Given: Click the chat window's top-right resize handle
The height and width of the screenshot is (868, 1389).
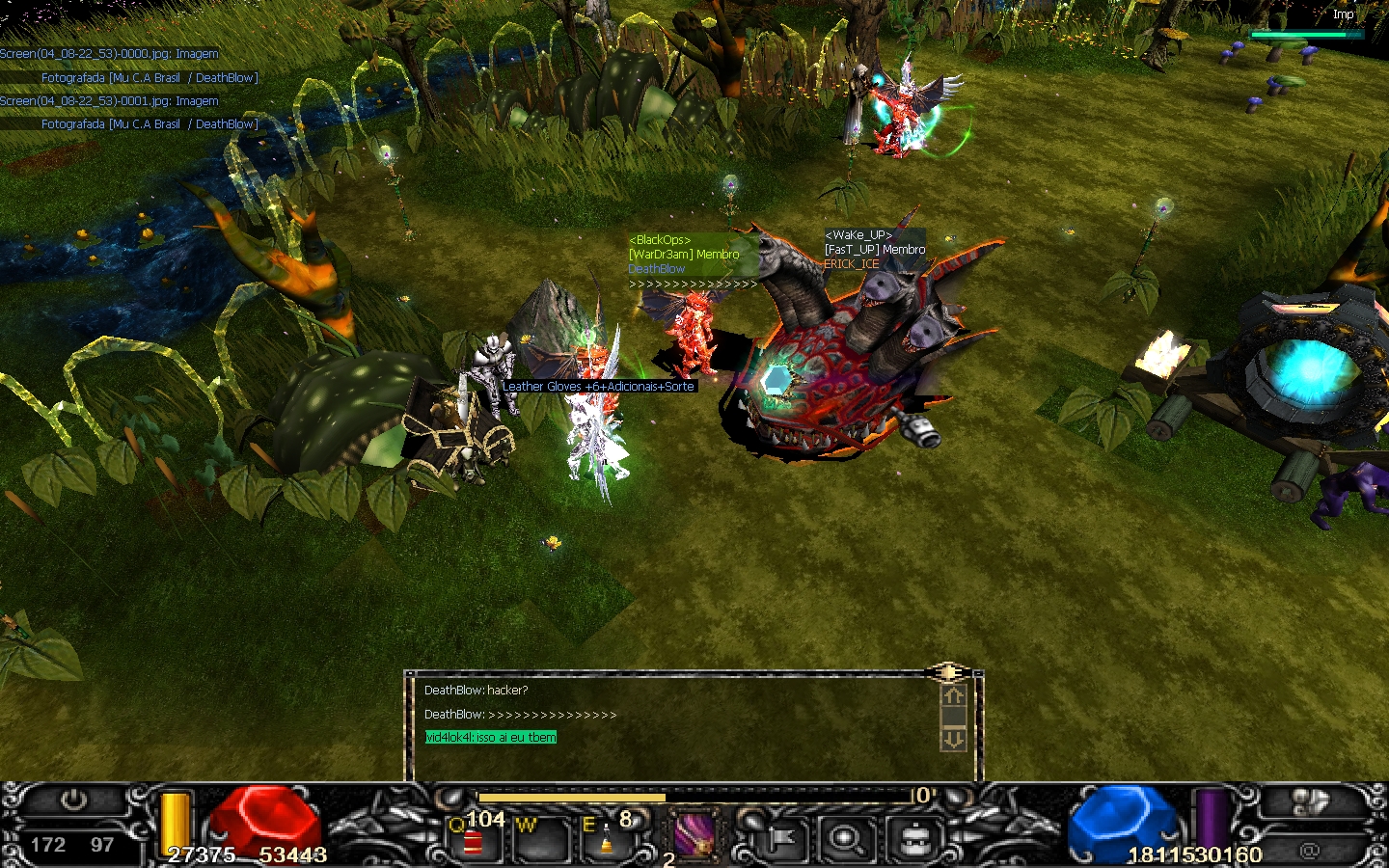Looking at the screenshot, I should pyautogui.click(x=948, y=672).
